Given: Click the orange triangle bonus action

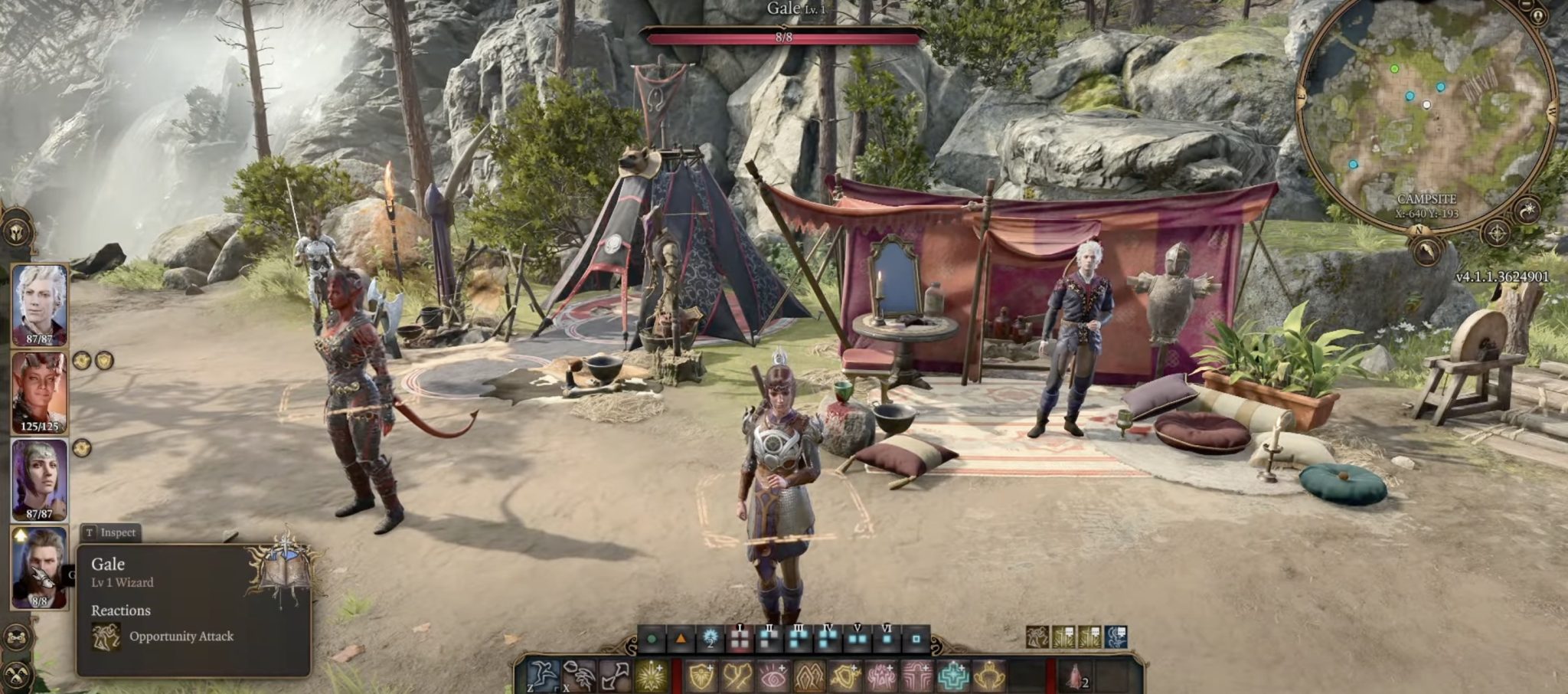Looking at the screenshot, I should (x=681, y=638).
